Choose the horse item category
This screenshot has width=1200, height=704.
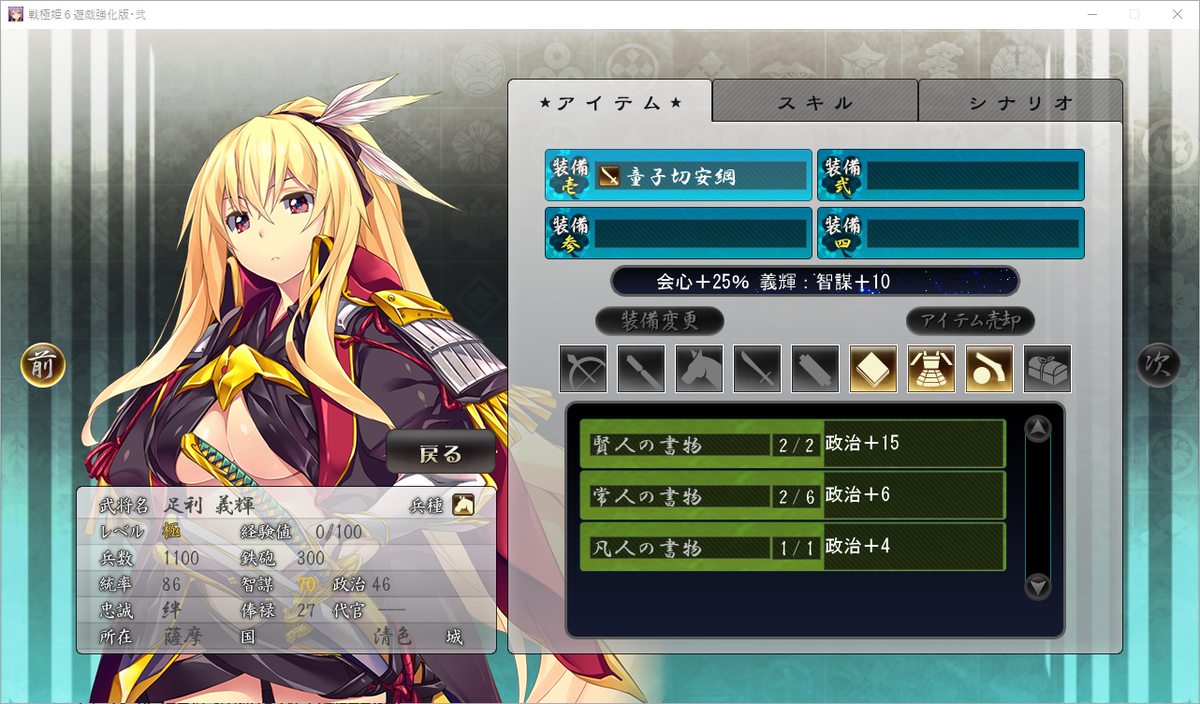pyautogui.click(x=699, y=369)
